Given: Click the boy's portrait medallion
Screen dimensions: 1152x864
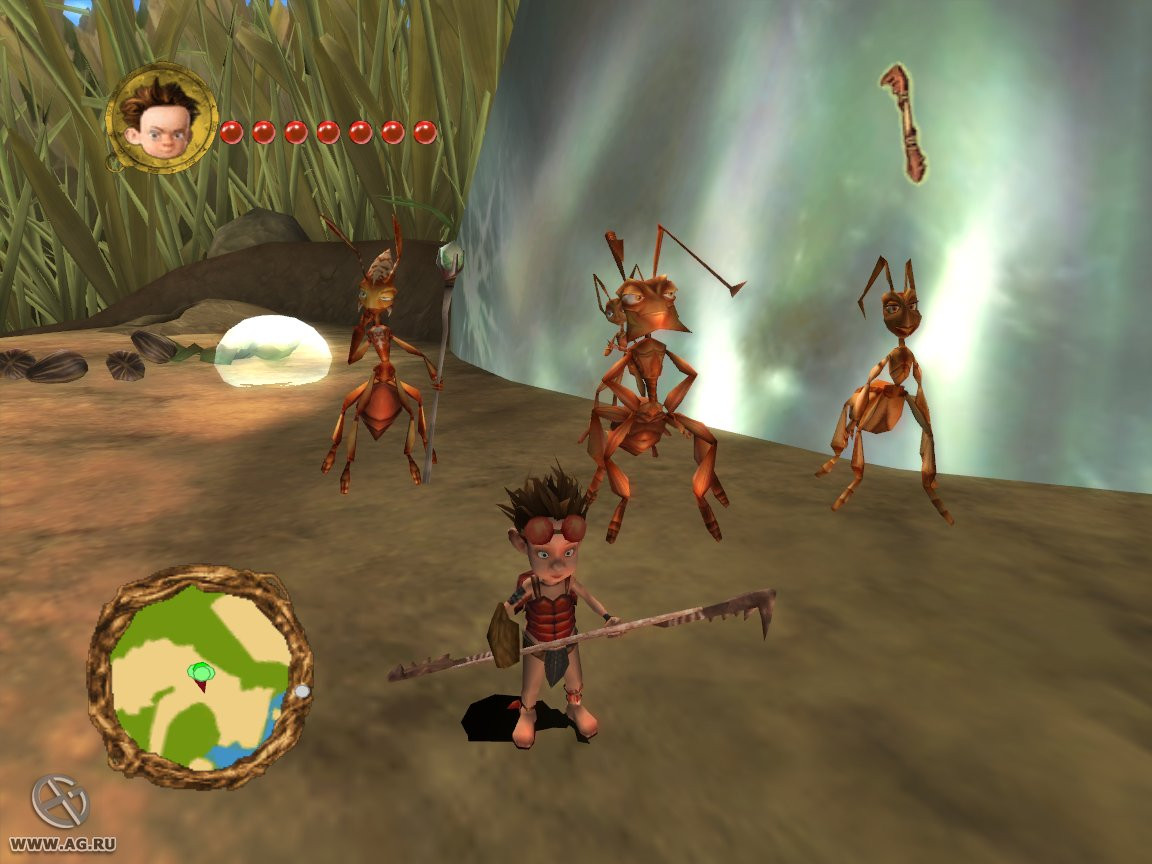Looking at the screenshot, I should (x=162, y=117).
